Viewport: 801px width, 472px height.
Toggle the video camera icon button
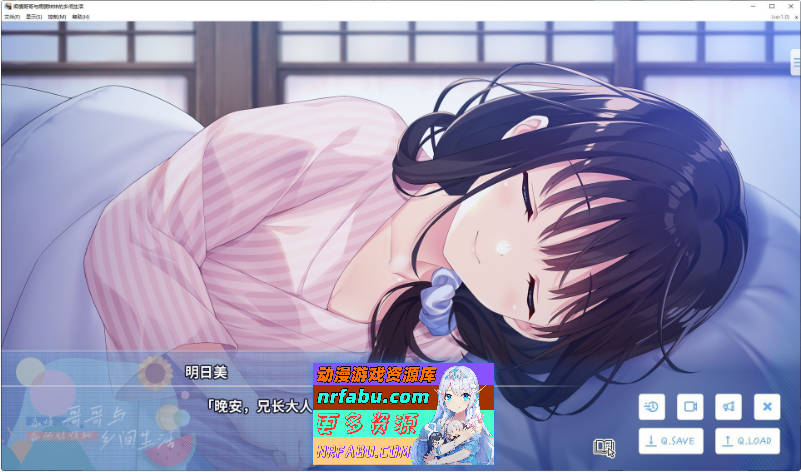(689, 406)
